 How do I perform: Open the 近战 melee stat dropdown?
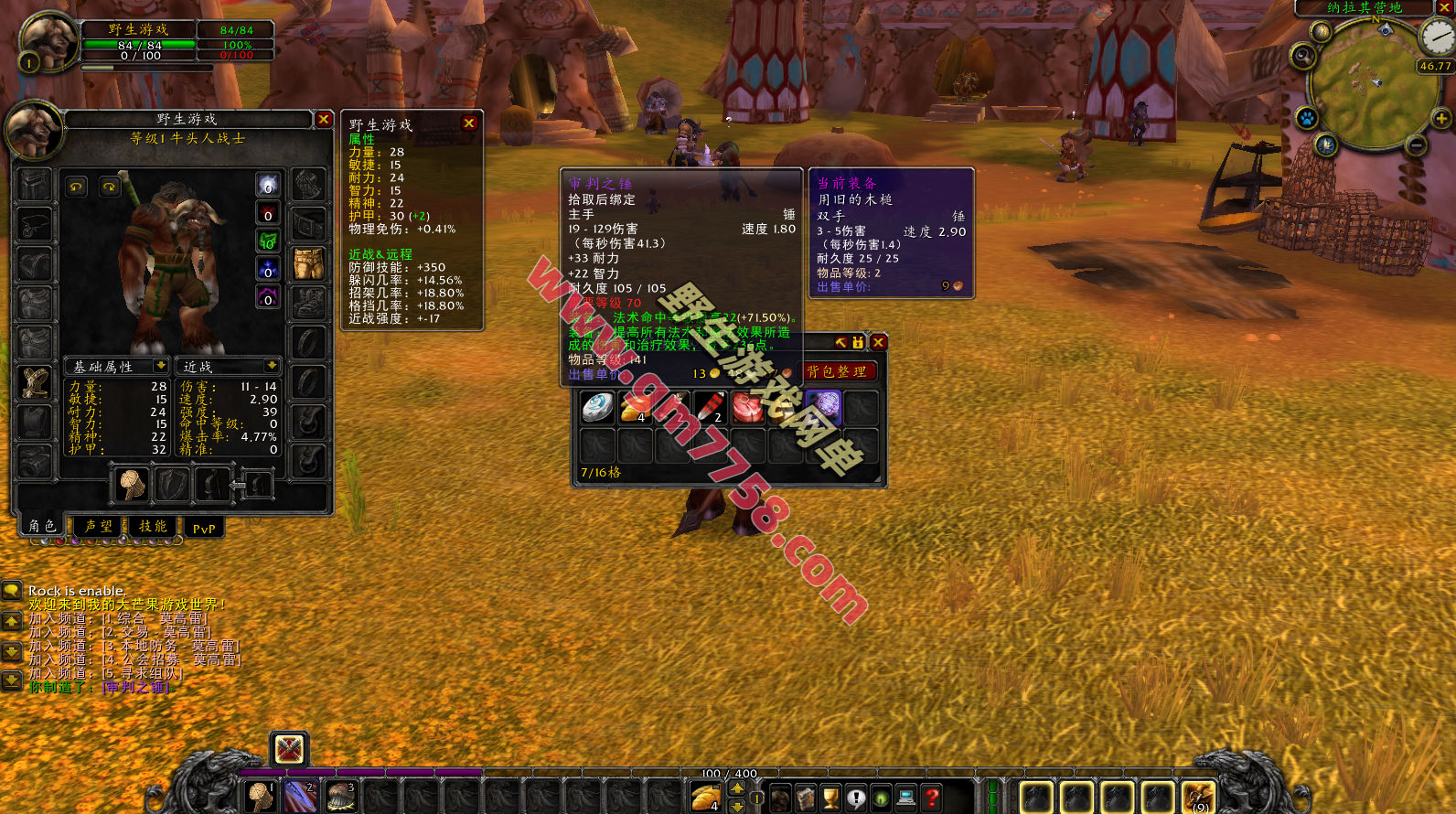[272, 366]
